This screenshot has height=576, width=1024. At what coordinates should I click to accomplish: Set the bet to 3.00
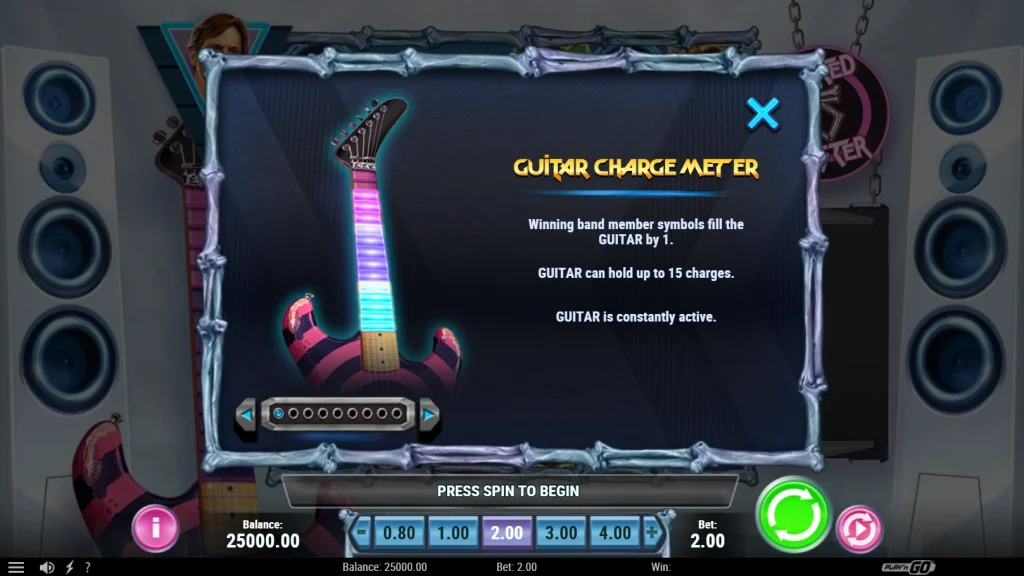(x=561, y=533)
